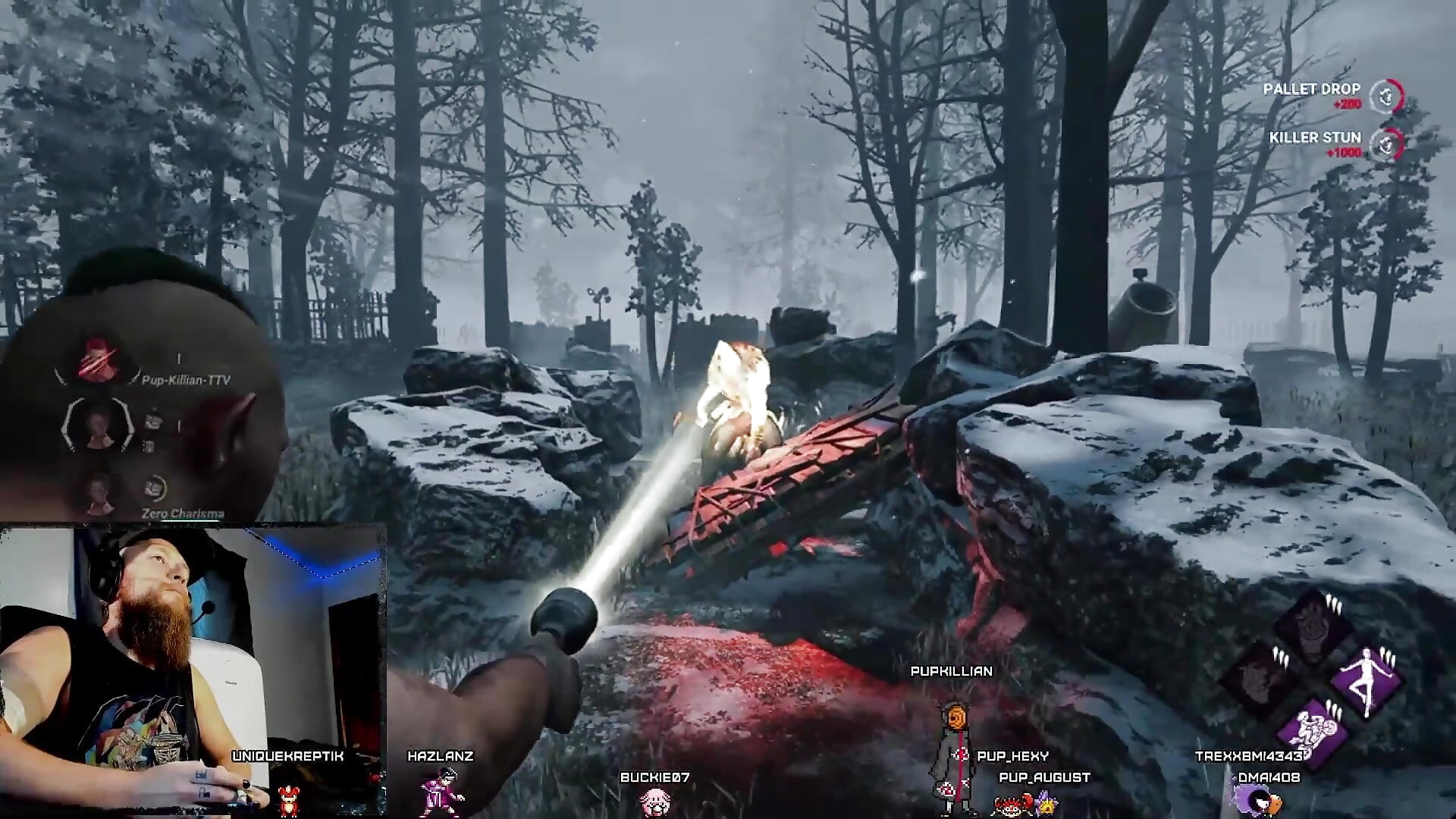Screen dimensions: 1456x819
Task: Select Zero Charisma's survivor portrait
Action: click(99, 491)
